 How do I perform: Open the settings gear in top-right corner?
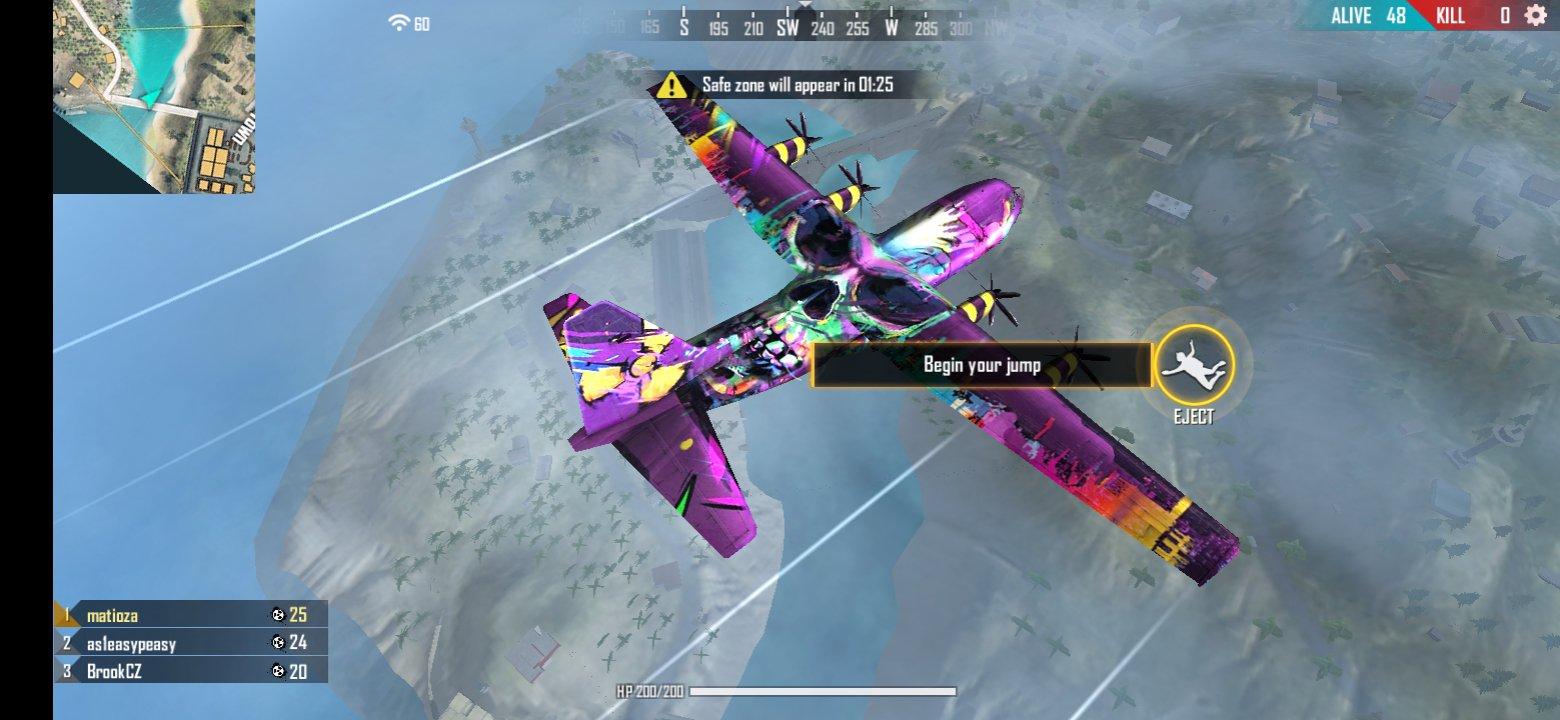pos(1538,16)
